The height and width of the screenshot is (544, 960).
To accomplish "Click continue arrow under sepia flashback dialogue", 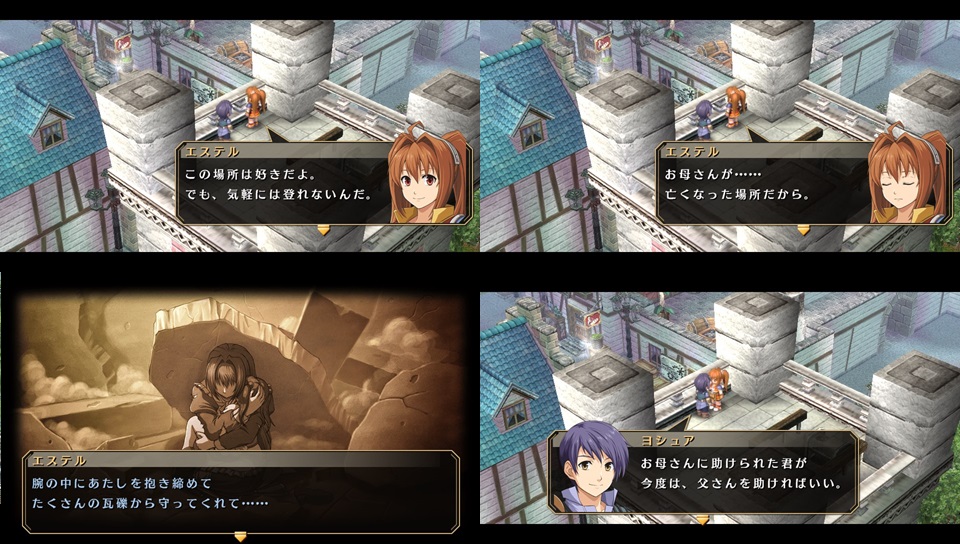I will pos(240,536).
